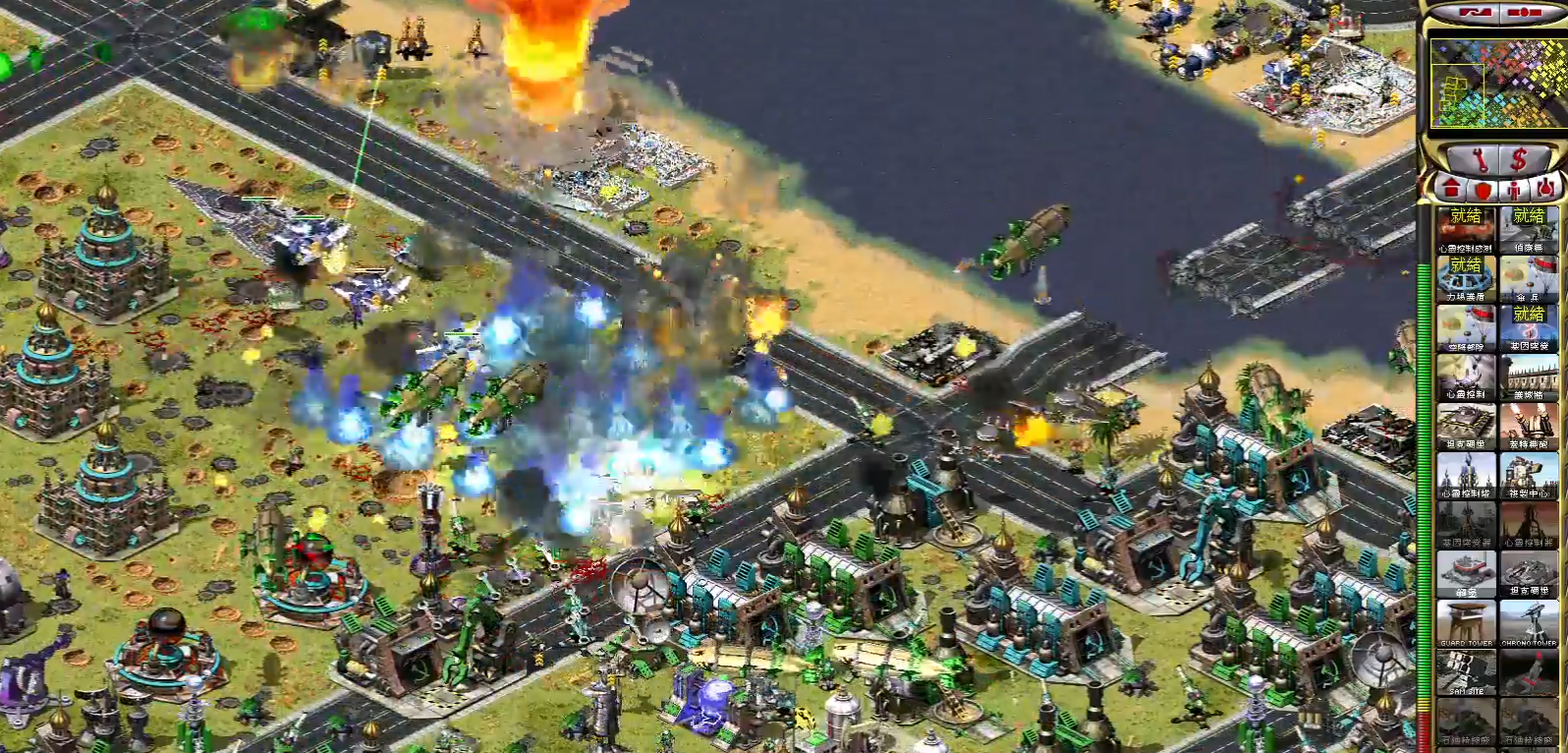
Task: Select the GUARD TOWER build icon
Action: pyautogui.click(x=1466, y=622)
